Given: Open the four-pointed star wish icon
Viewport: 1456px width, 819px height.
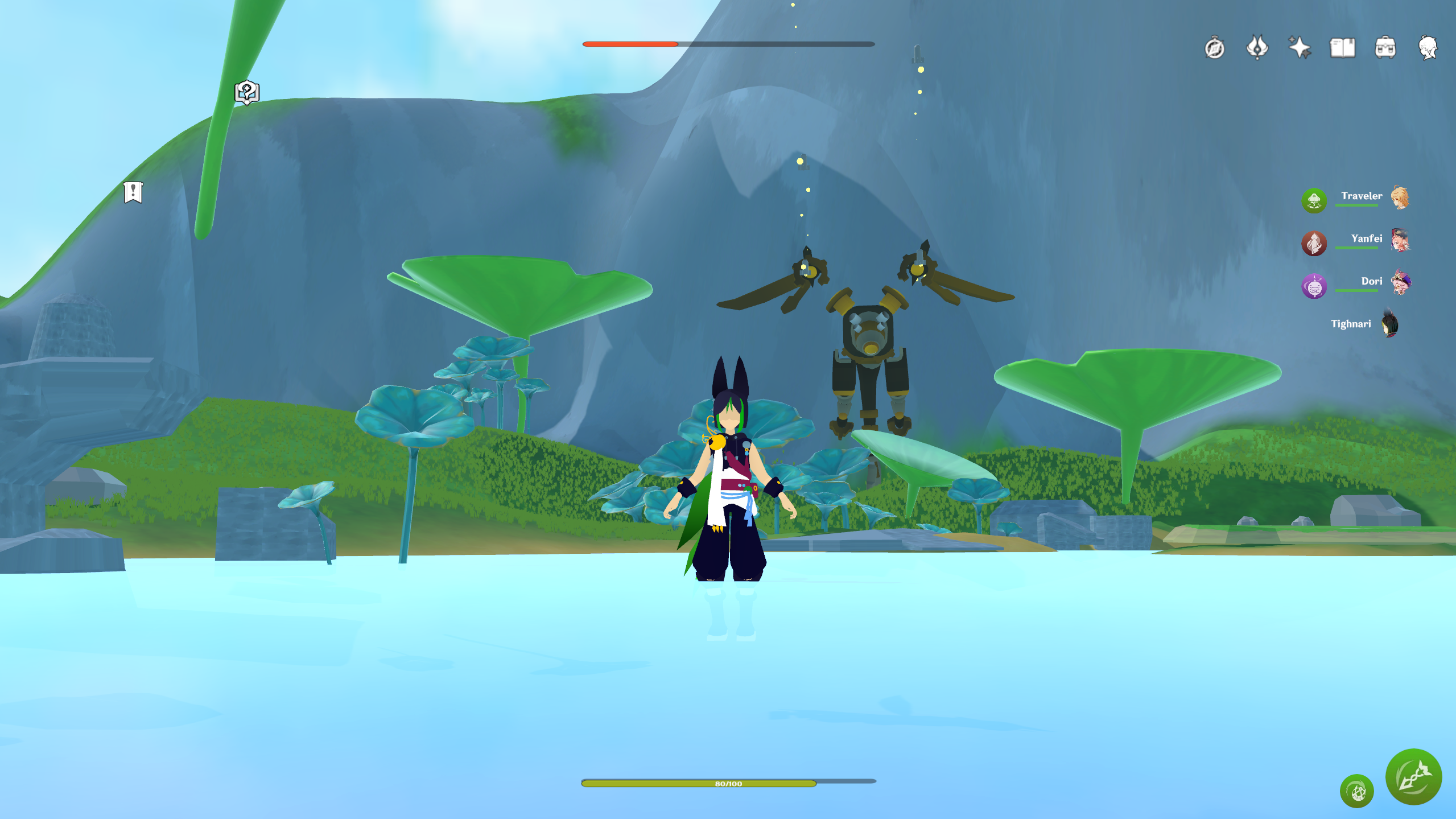Looking at the screenshot, I should coord(1300,47).
